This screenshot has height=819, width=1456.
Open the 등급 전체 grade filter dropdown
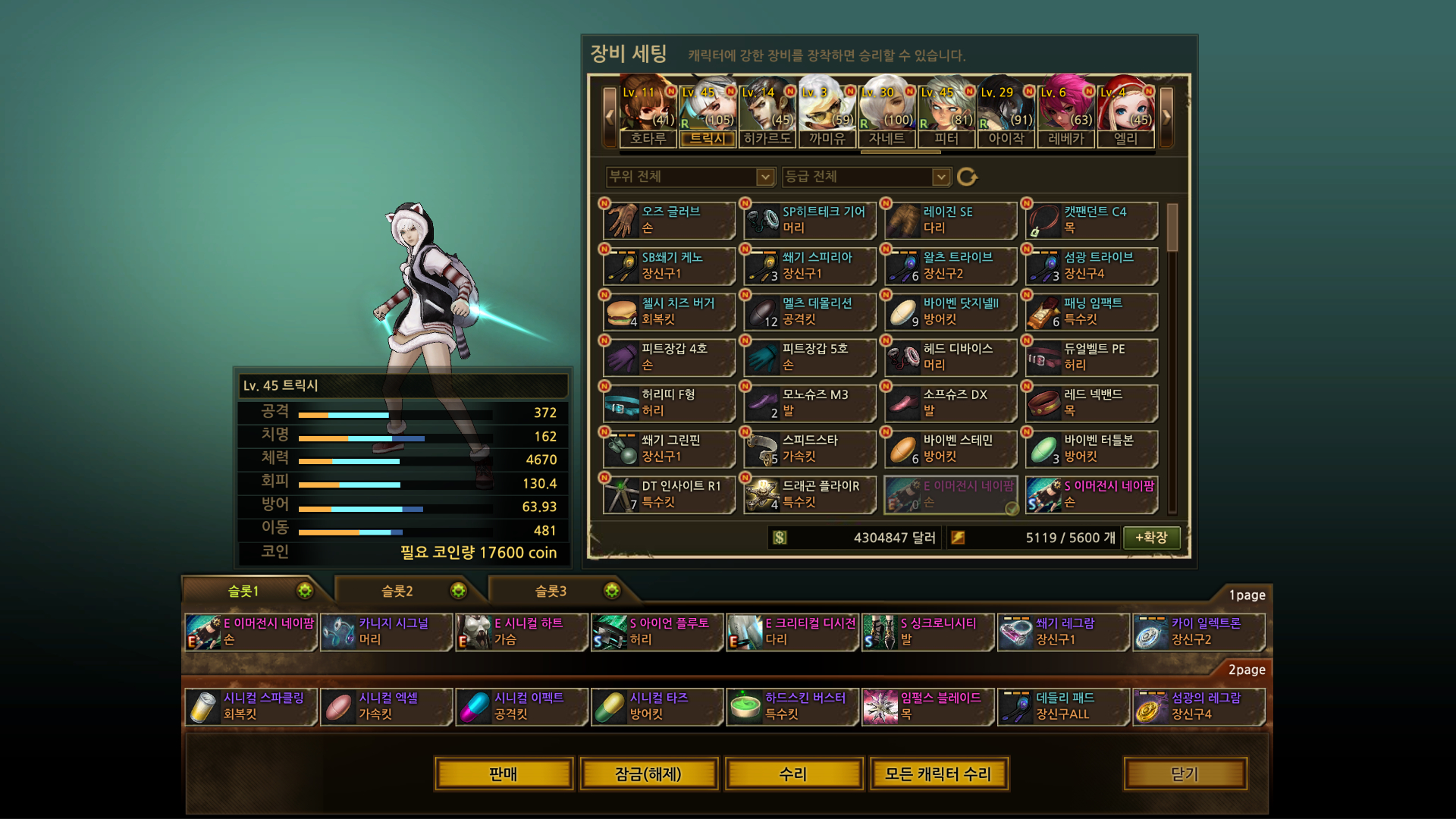866,177
